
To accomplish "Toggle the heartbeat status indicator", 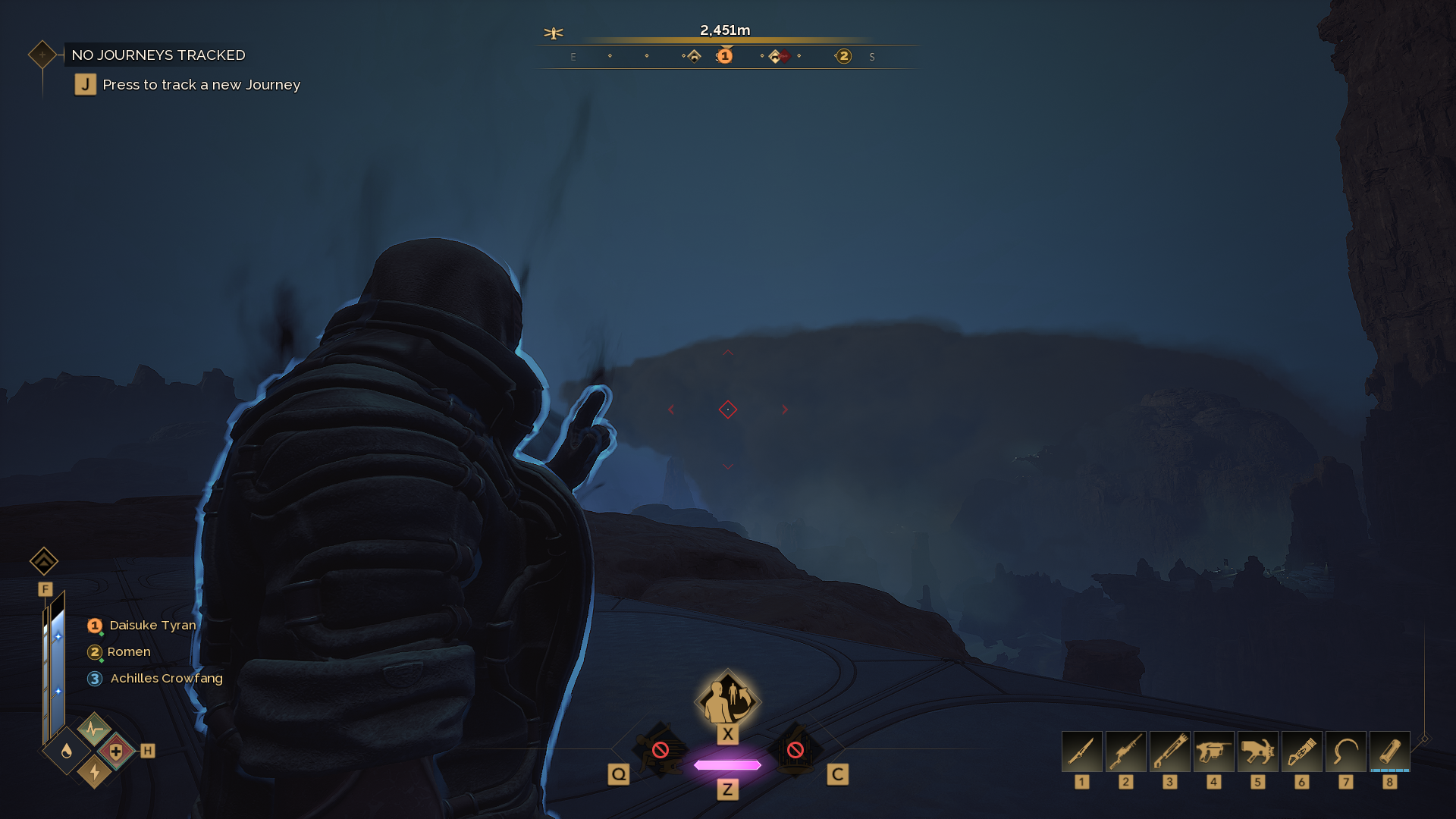I will tap(94, 730).
